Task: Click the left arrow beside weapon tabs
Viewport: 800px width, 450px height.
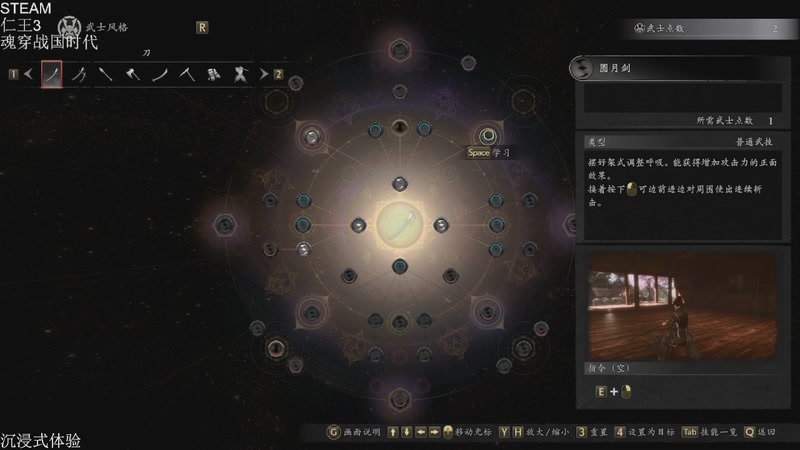Action: pyautogui.click(x=28, y=74)
